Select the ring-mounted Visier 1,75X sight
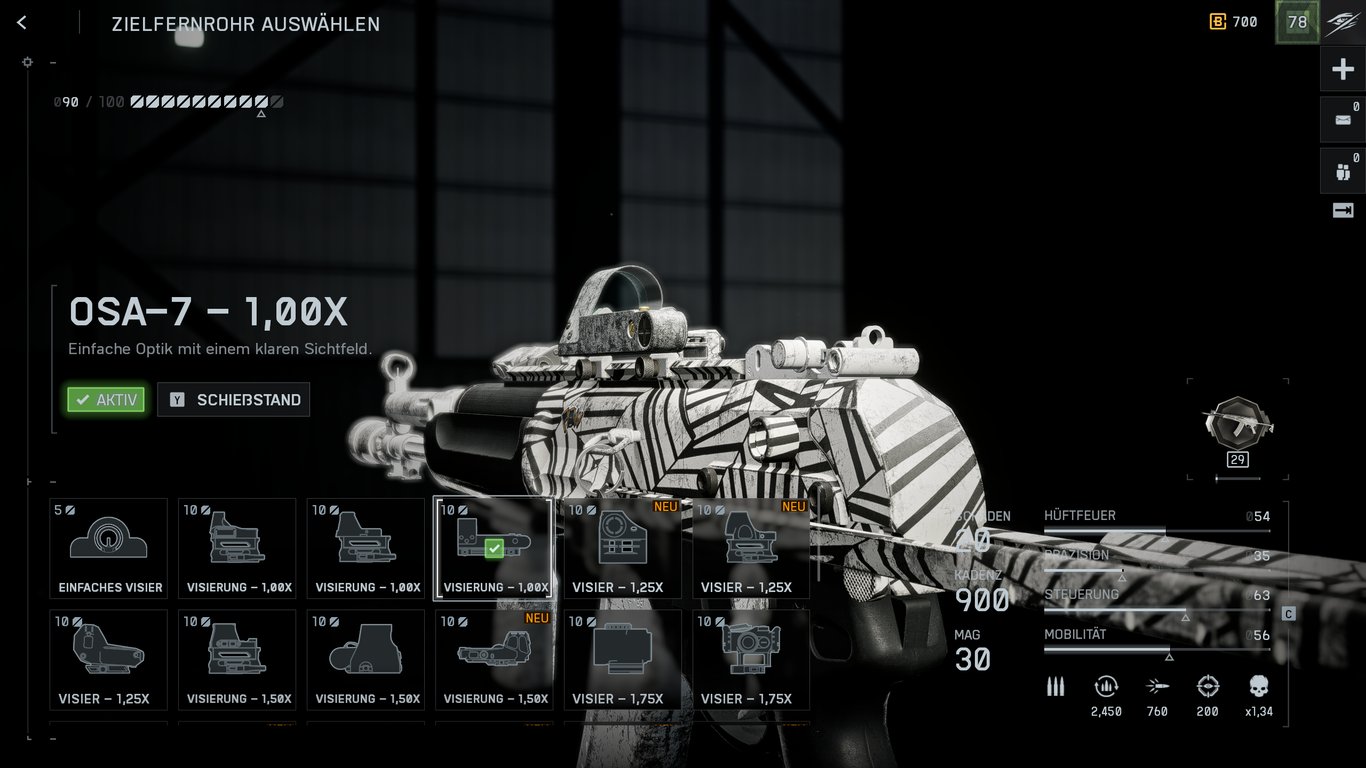This screenshot has width=1366, height=768. (751, 659)
